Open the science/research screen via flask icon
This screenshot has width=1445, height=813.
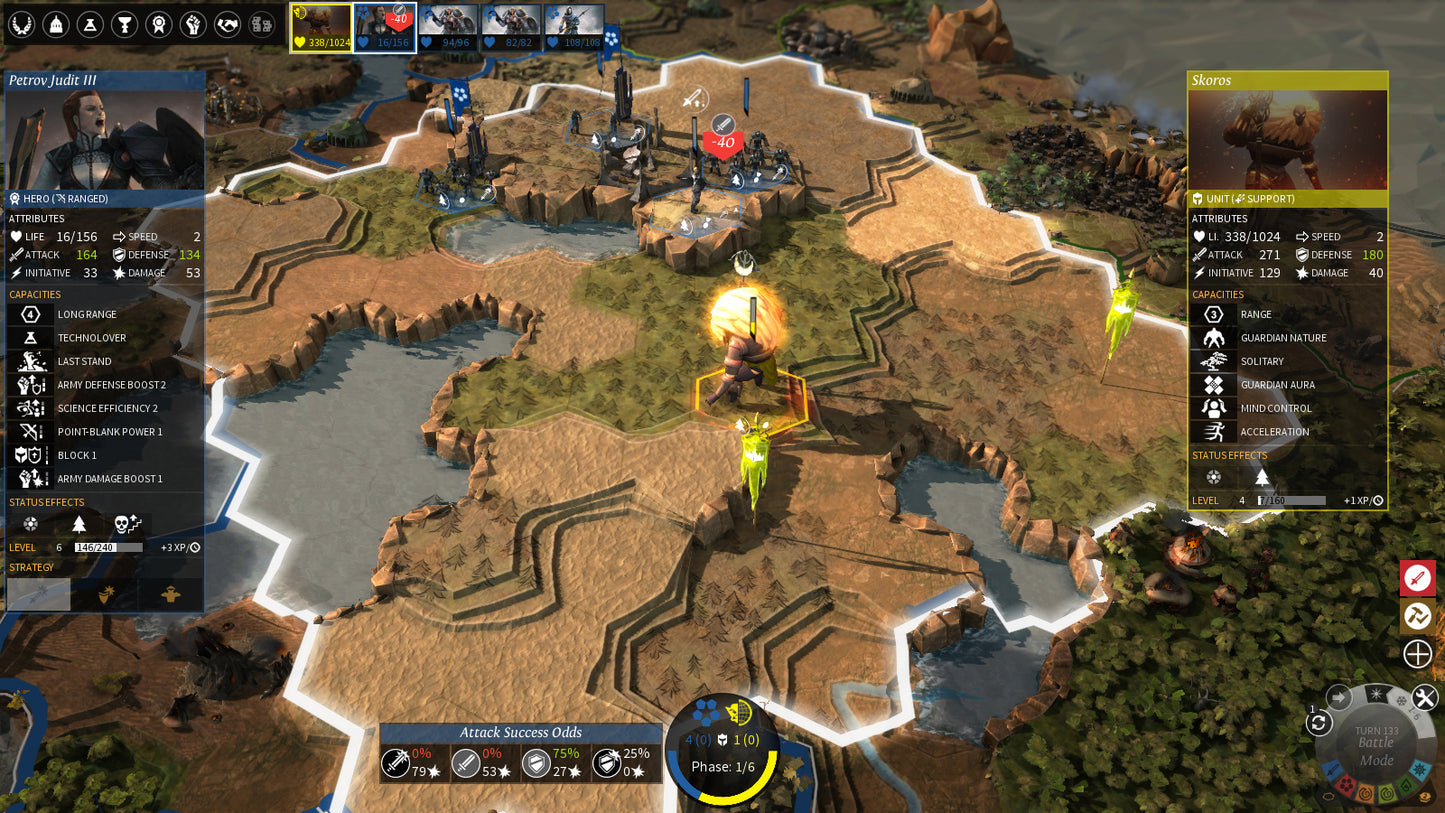tap(90, 24)
